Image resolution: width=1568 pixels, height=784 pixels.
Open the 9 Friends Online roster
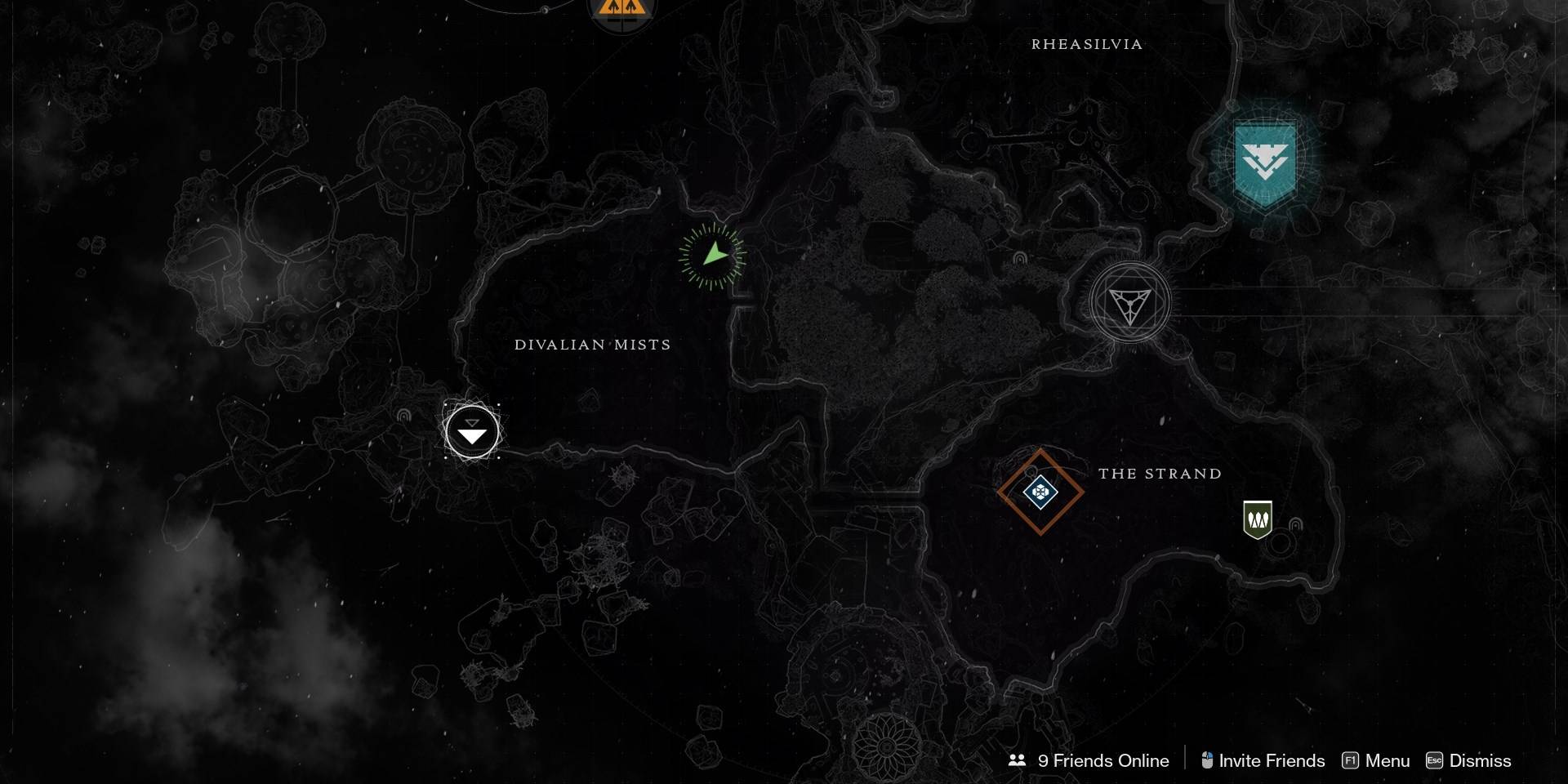click(1089, 760)
